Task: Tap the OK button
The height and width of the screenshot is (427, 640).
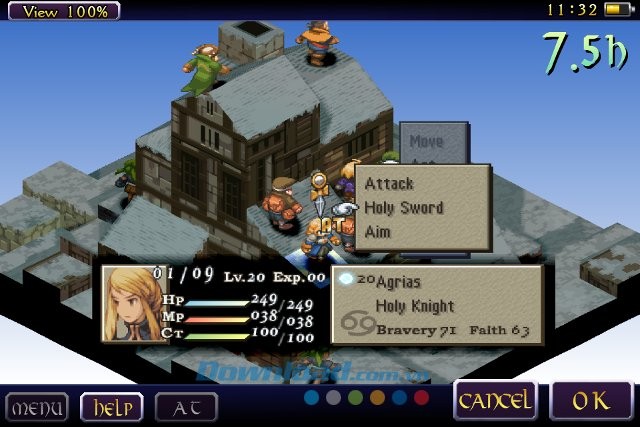Action: (x=590, y=401)
